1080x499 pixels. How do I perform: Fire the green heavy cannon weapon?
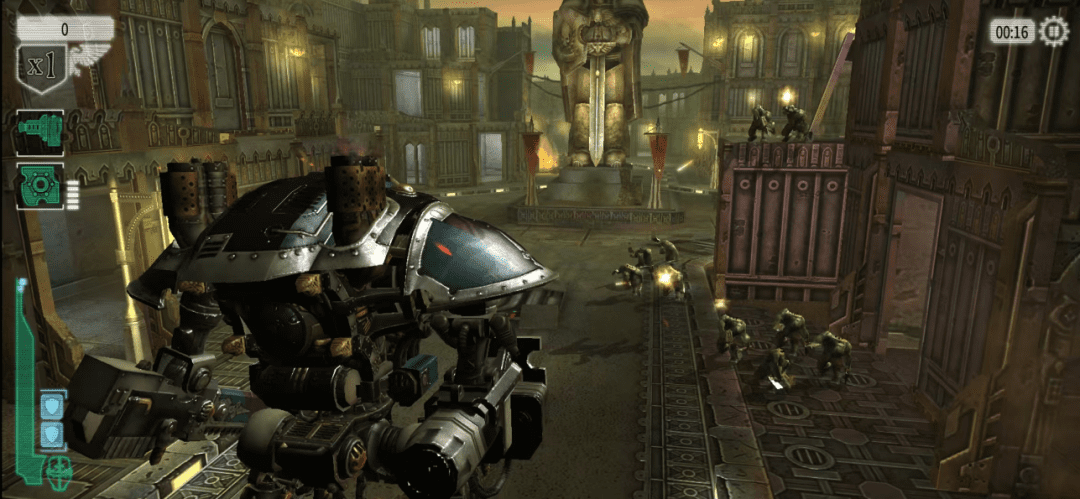tap(40, 132)
